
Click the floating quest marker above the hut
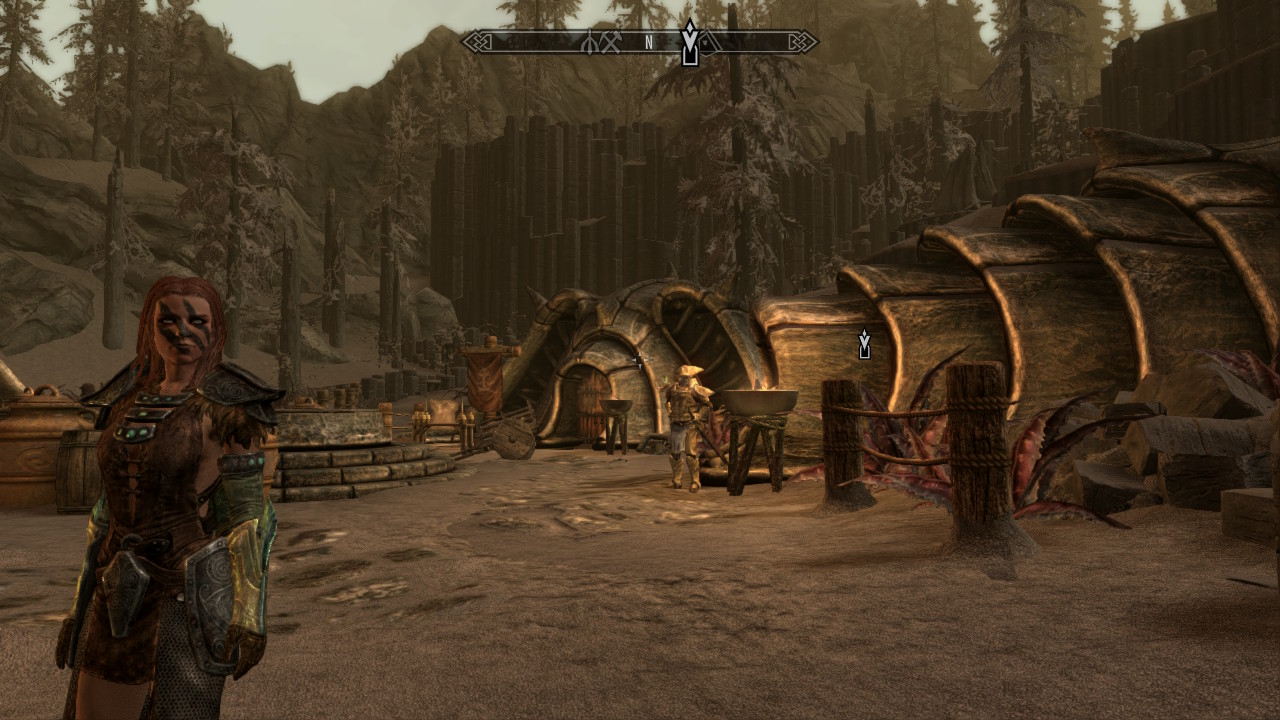(865, 345)
